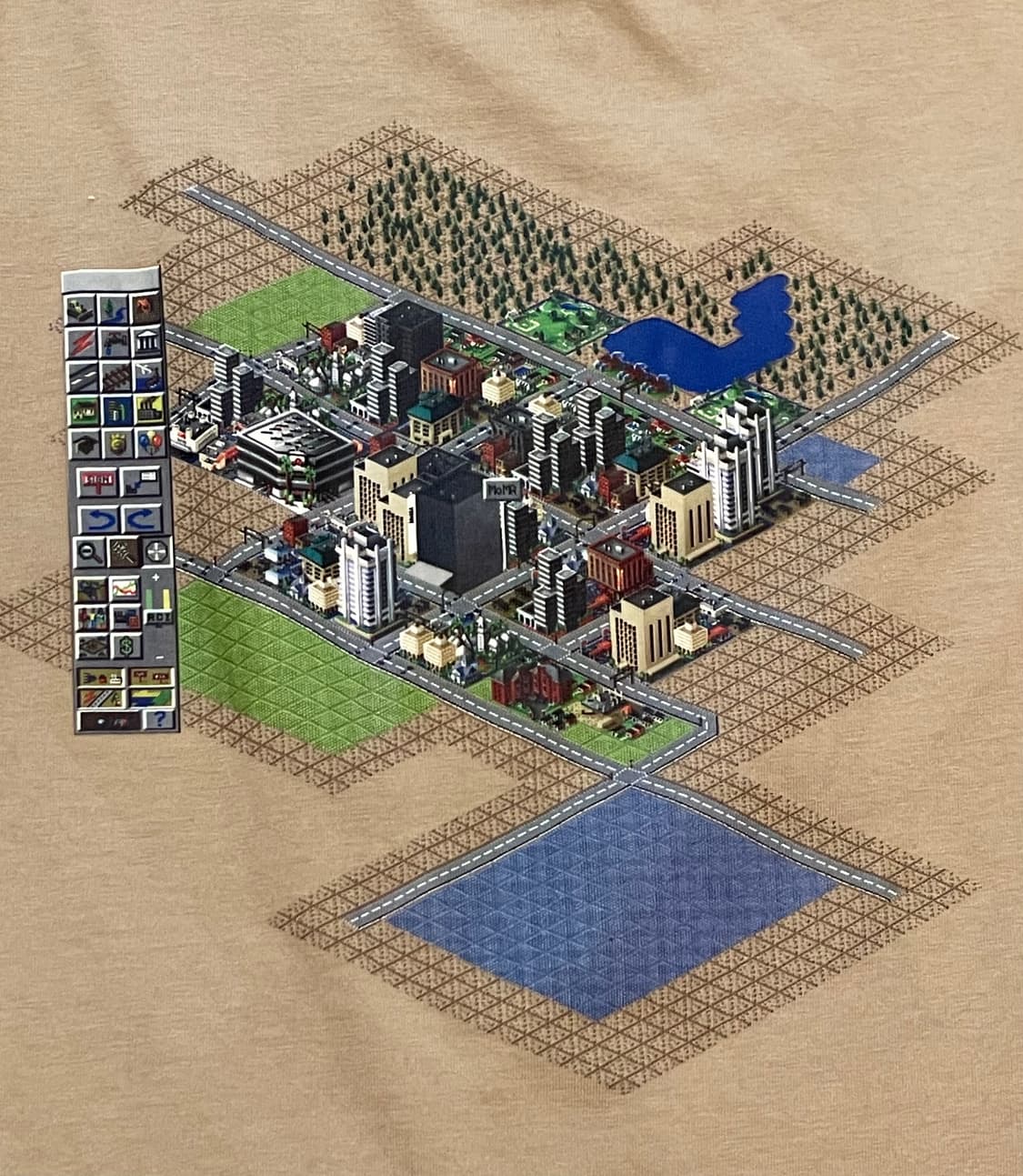Select the yellow industrial zone tool

point(147,409)
